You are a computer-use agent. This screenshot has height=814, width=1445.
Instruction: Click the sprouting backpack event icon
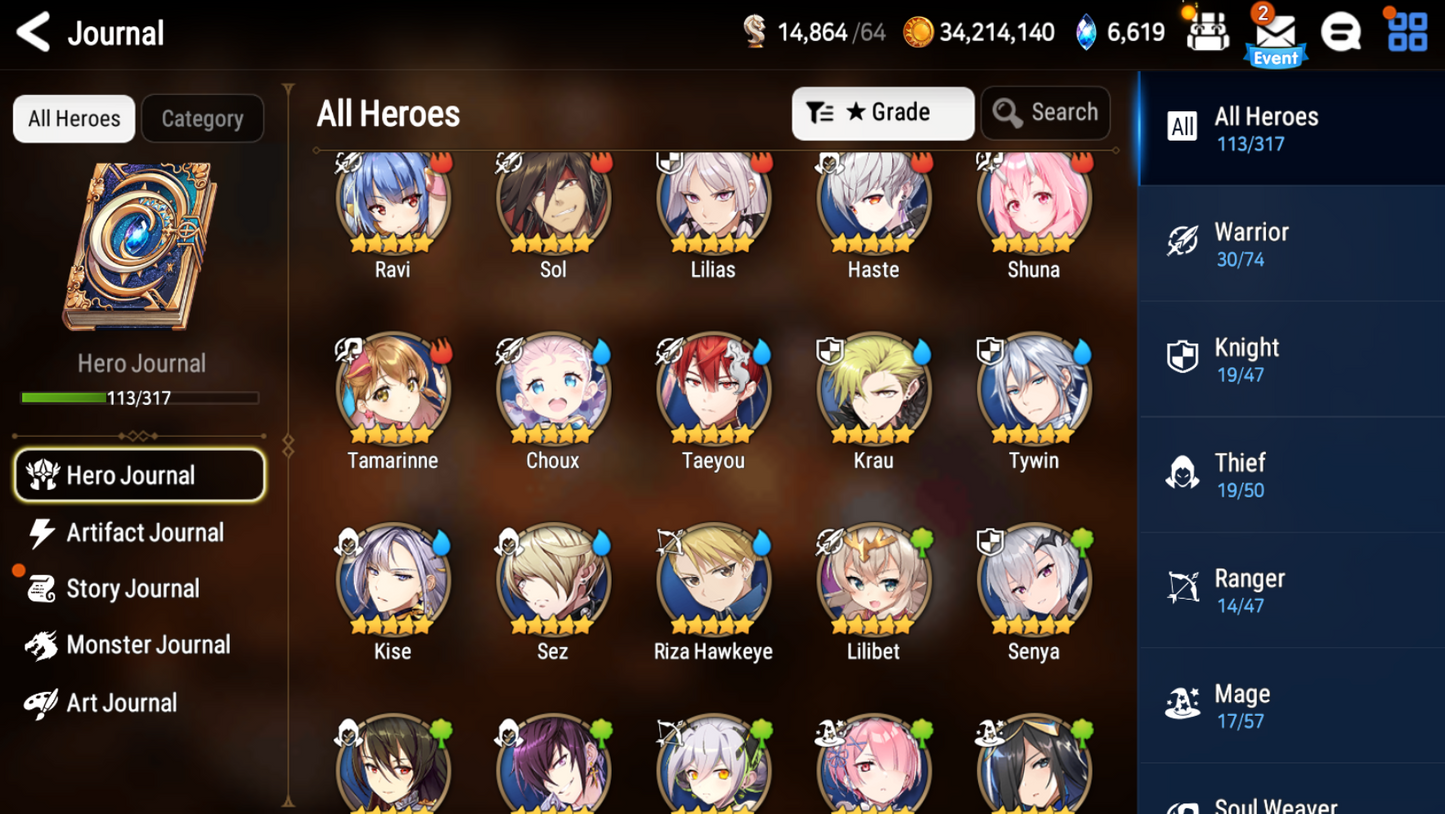point(1206,31)
